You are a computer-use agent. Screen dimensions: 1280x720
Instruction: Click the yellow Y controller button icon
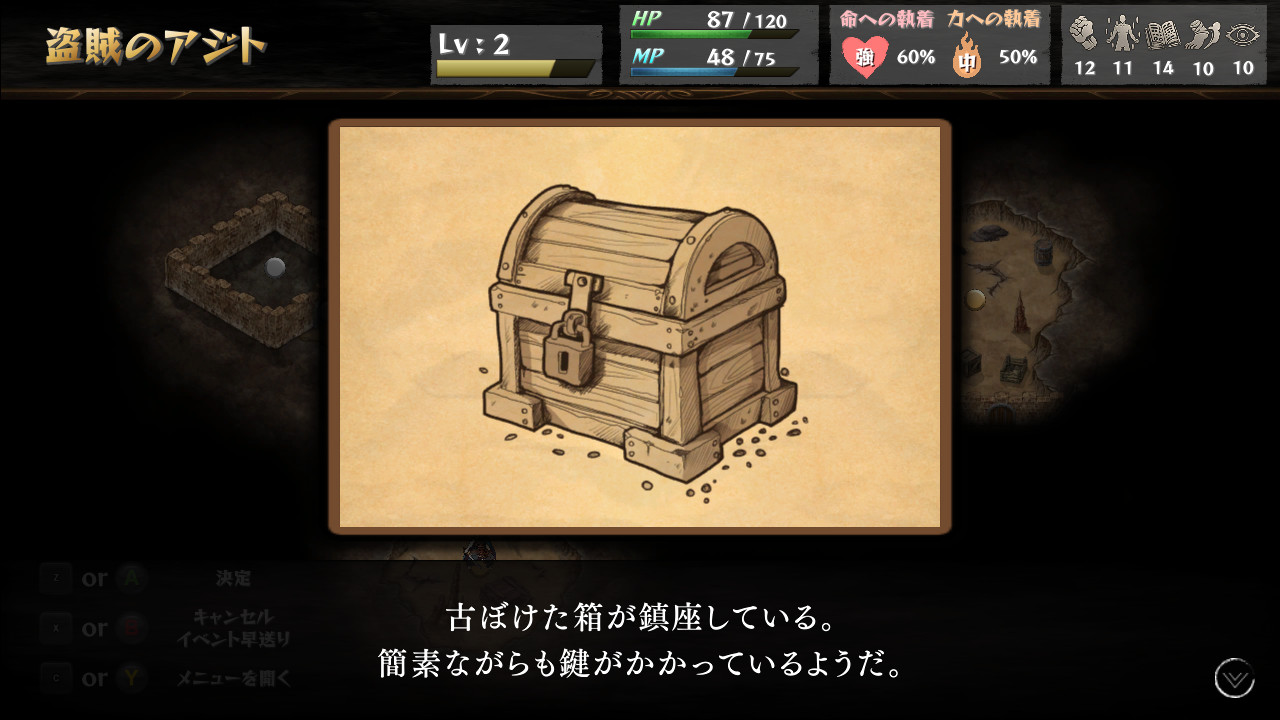click(129, 677)
